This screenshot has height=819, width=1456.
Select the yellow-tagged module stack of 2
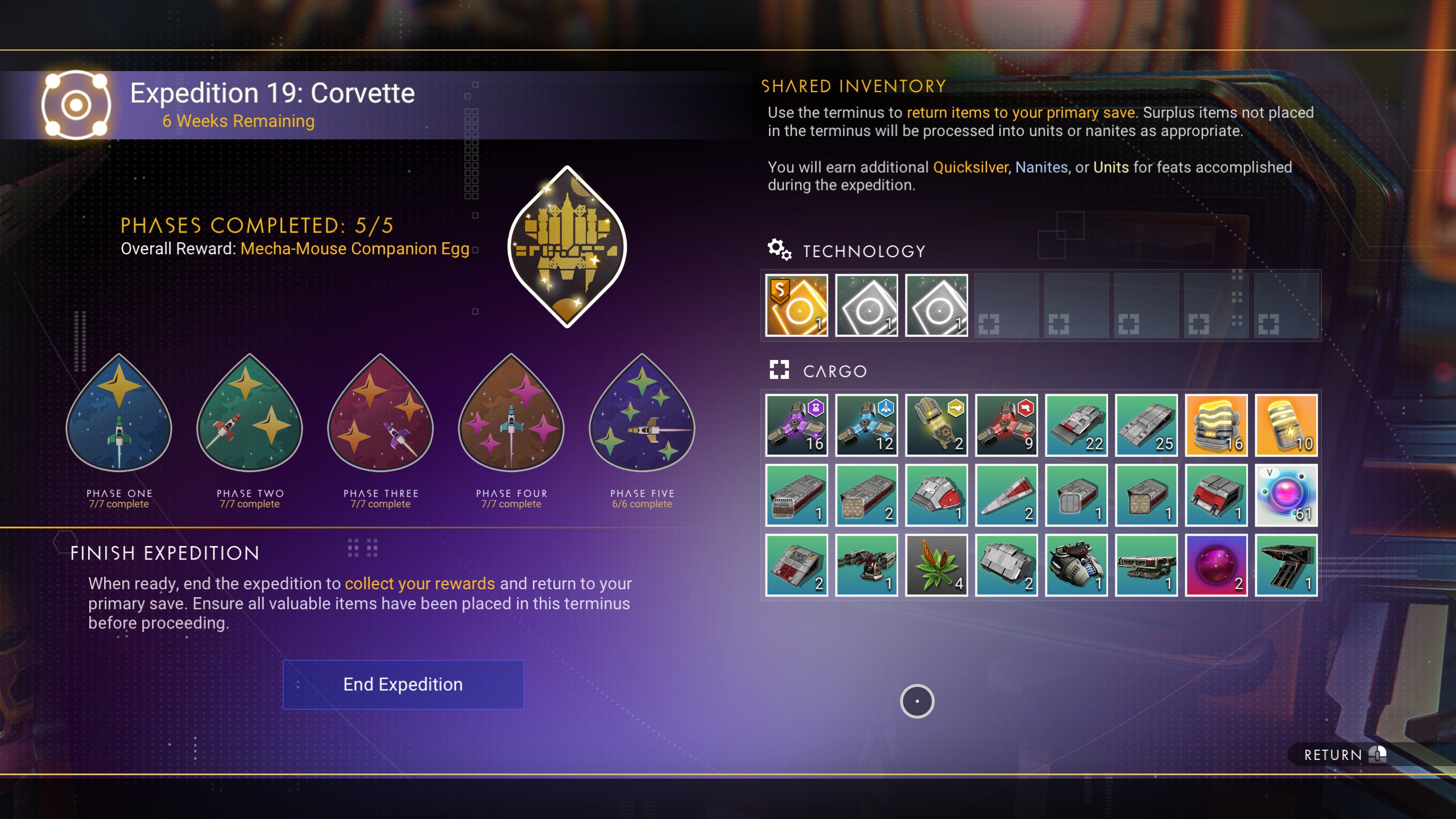(x=936, y=425)
